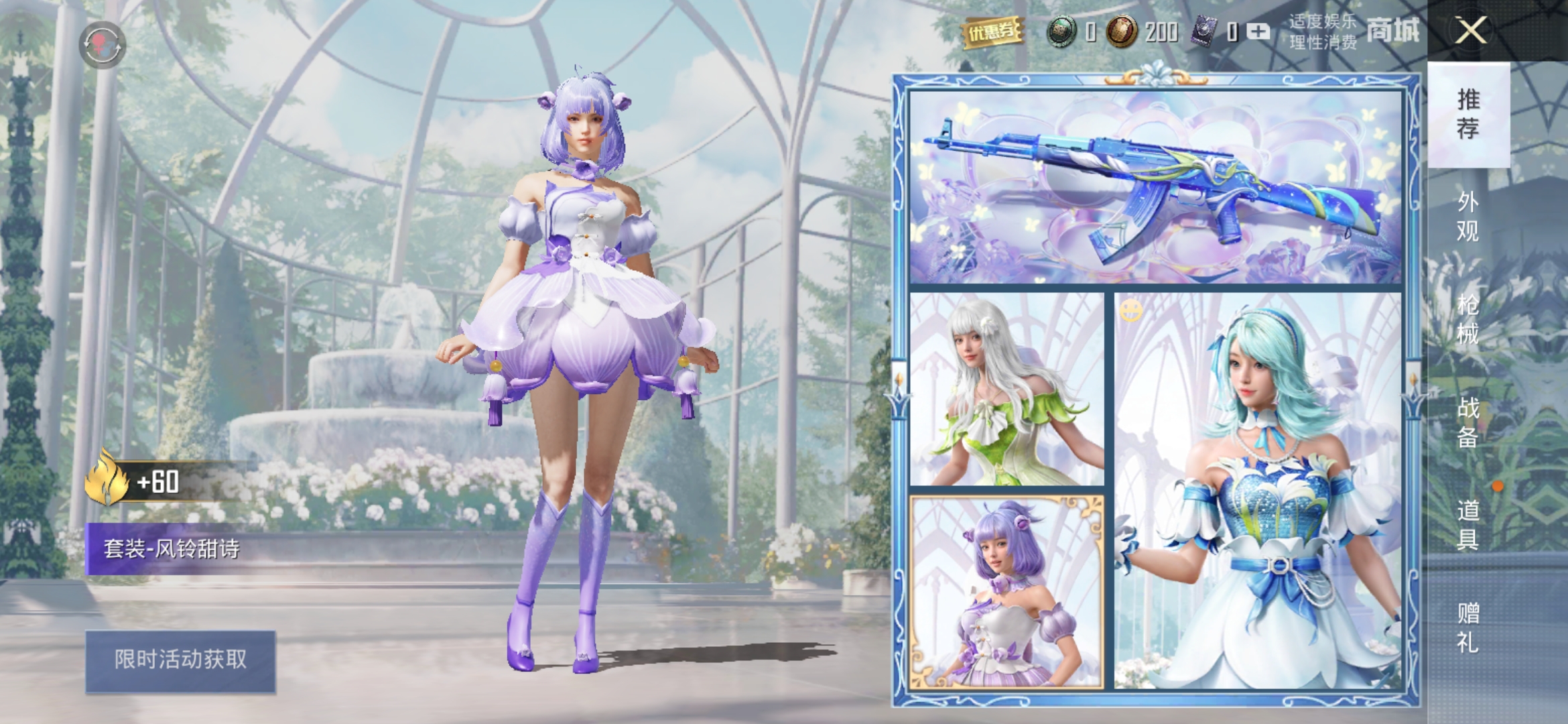This screenshot has width=1568, height=724.
Task: Tap the bronze coin currency icon
Action: click(x=1120, y=31)
